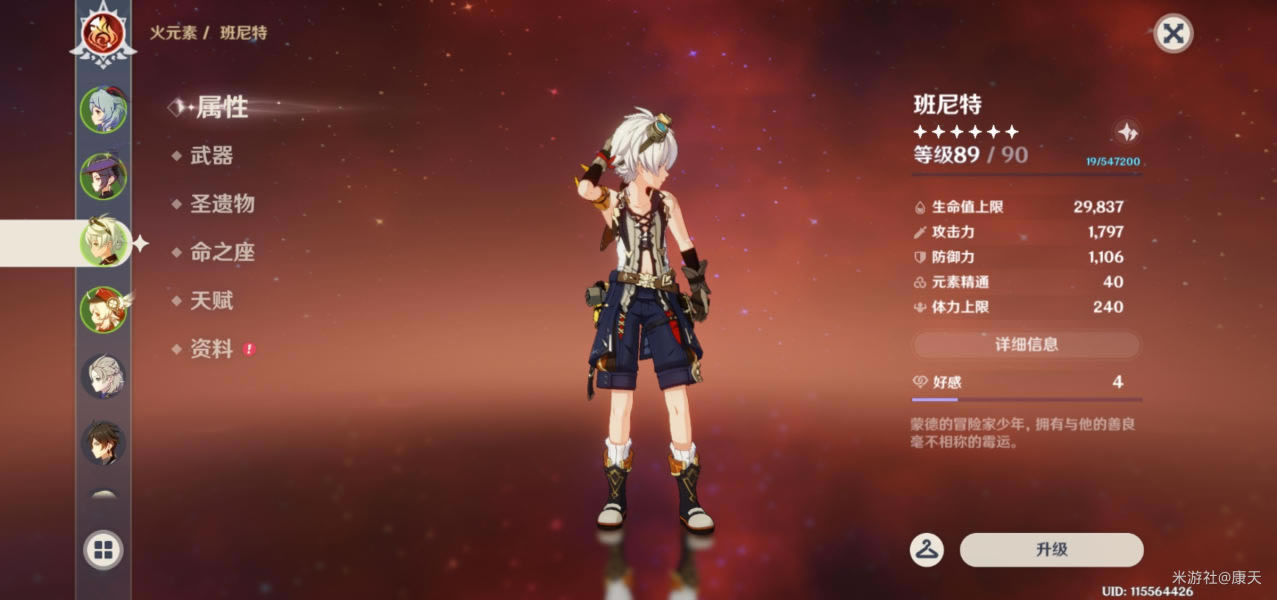Switch to the silver-haired character portrait

(103, 377)
